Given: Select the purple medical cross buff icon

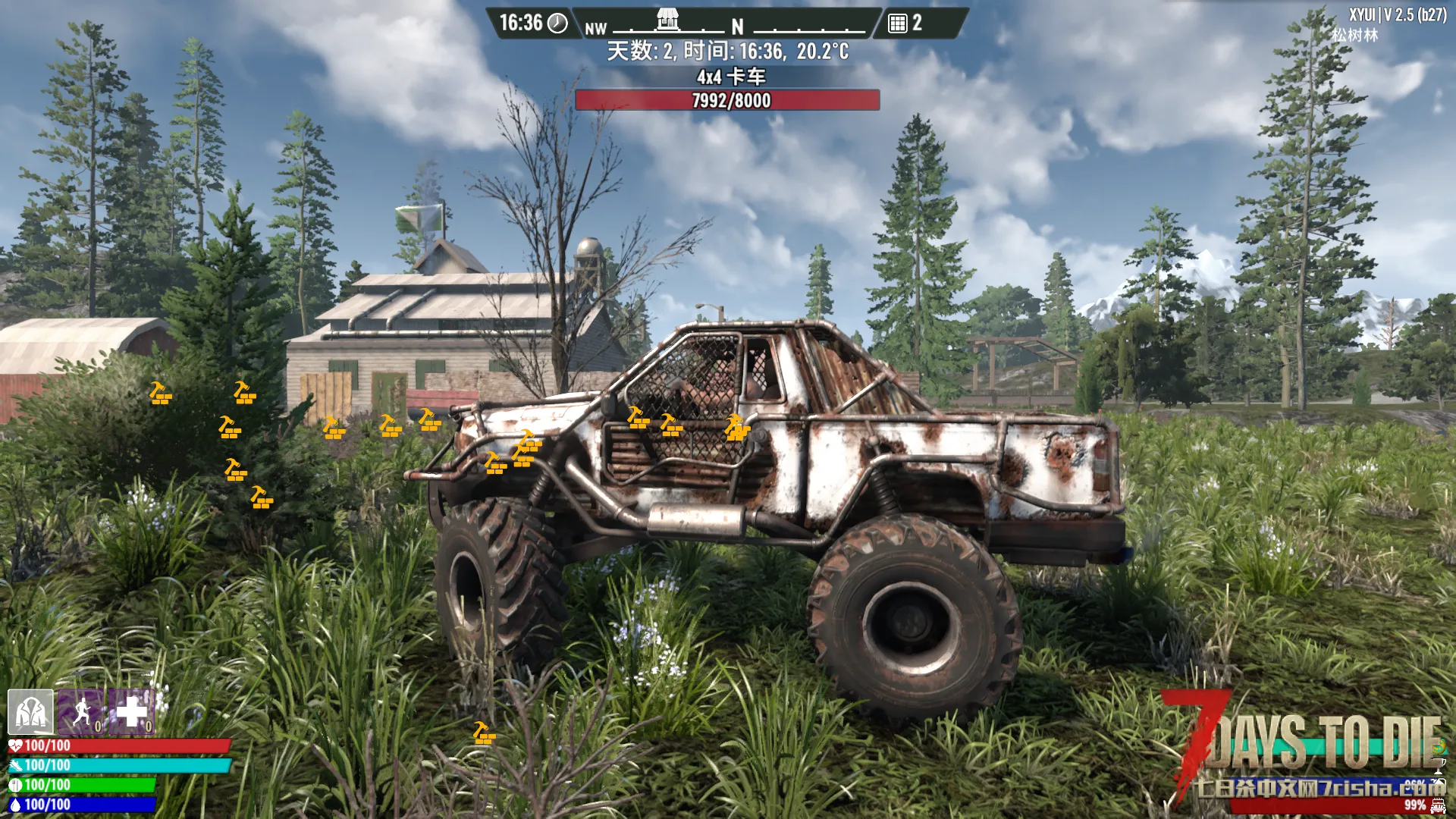Looking at the screenshot, I should [x=131, y=712].
